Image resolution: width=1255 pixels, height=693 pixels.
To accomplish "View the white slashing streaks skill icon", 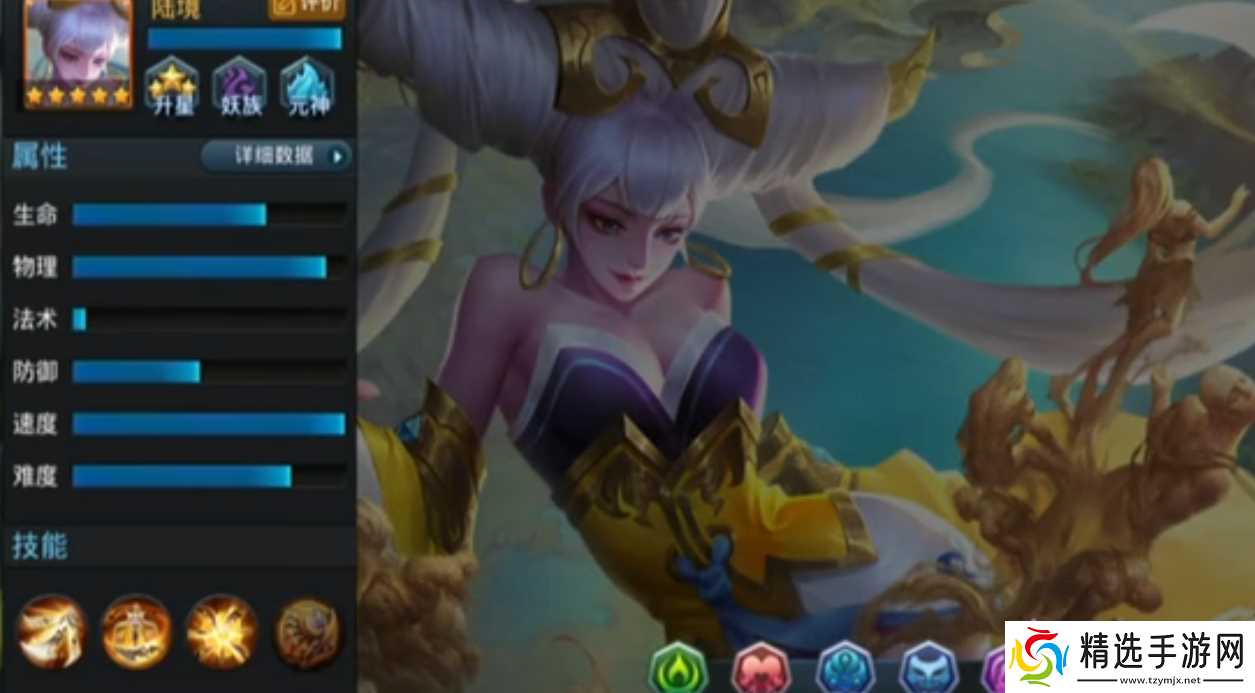I will click(51, 632).
